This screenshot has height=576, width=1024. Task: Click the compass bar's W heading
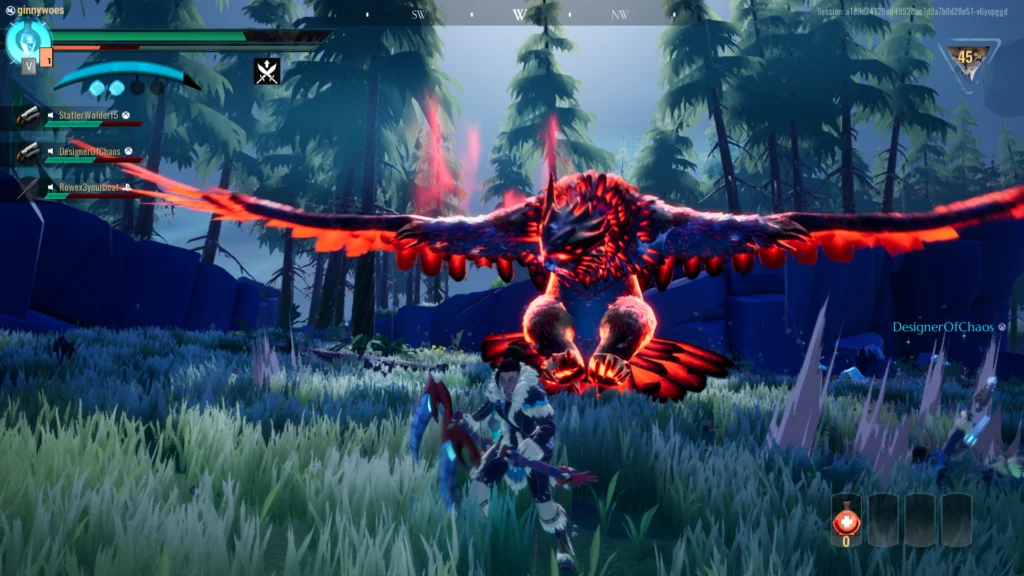coord(519,15)
